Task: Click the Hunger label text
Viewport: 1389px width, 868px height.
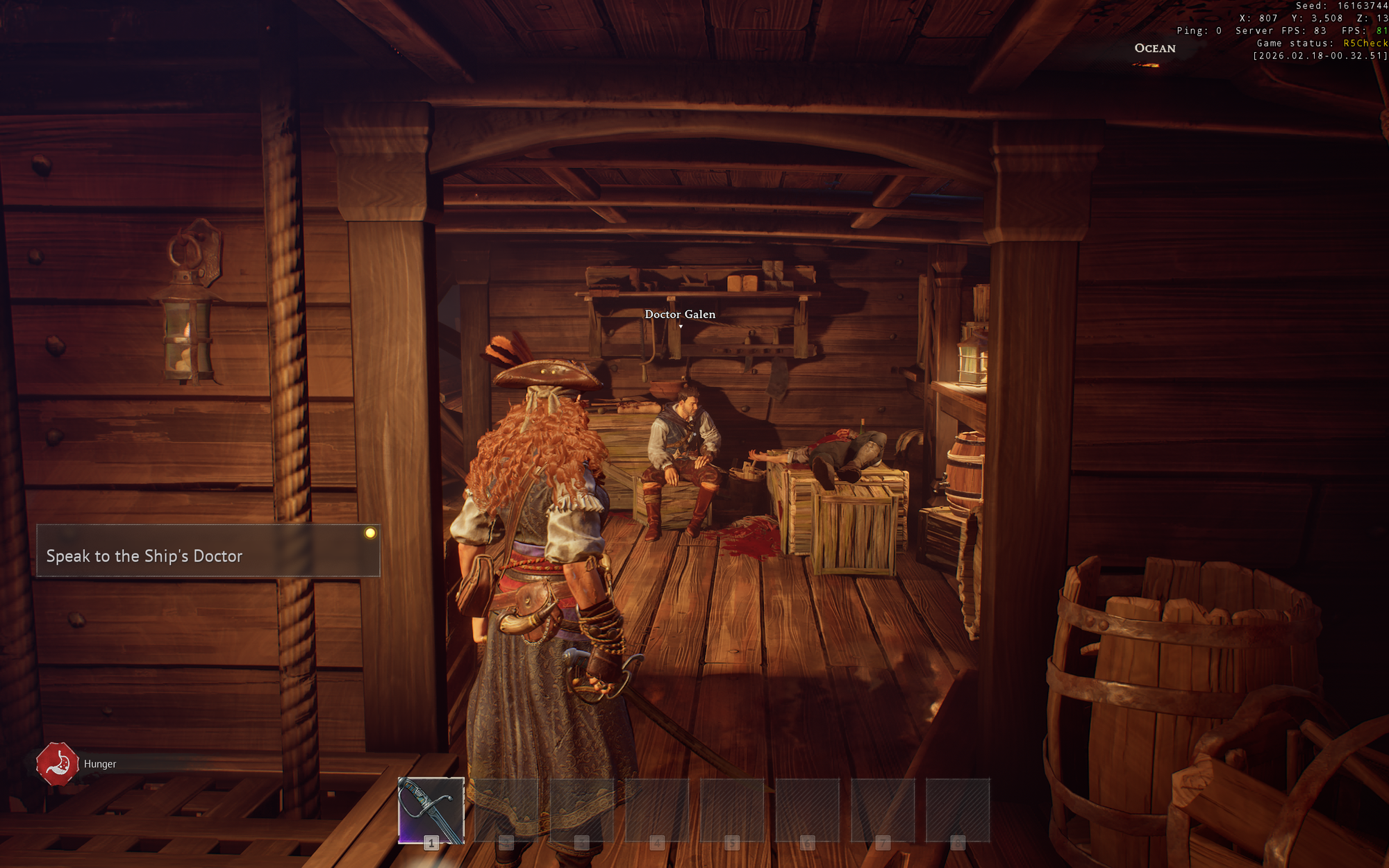Action: [99, 763]
